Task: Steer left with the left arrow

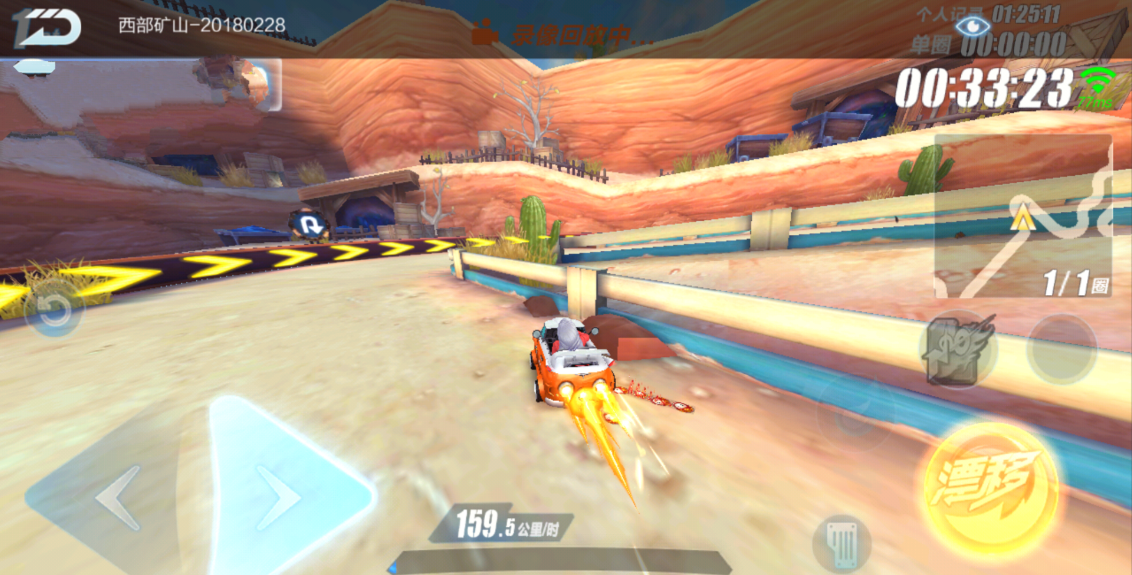Action: pos(115,497)
